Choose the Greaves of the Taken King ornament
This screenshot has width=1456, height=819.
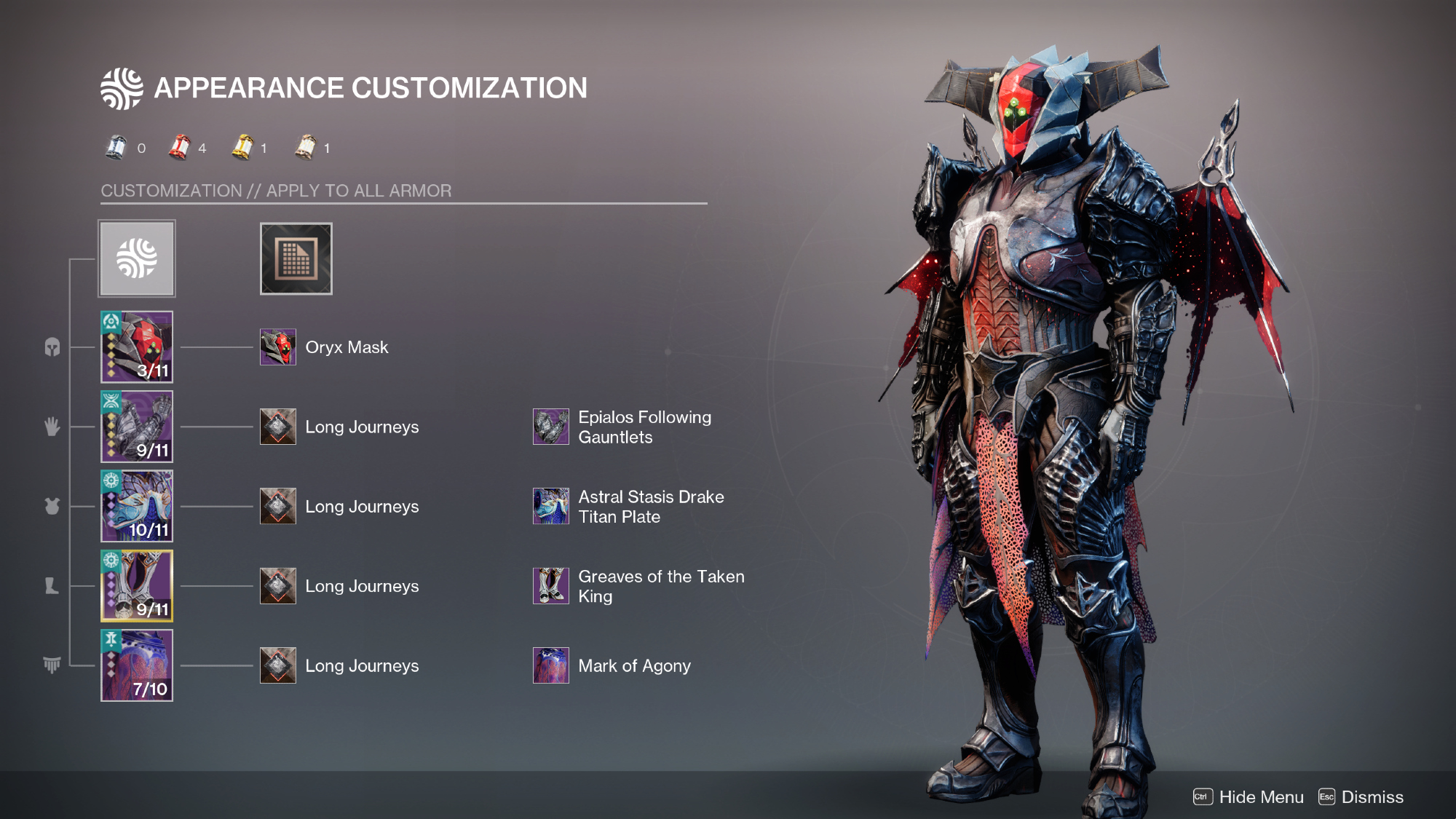click(551, 586)
